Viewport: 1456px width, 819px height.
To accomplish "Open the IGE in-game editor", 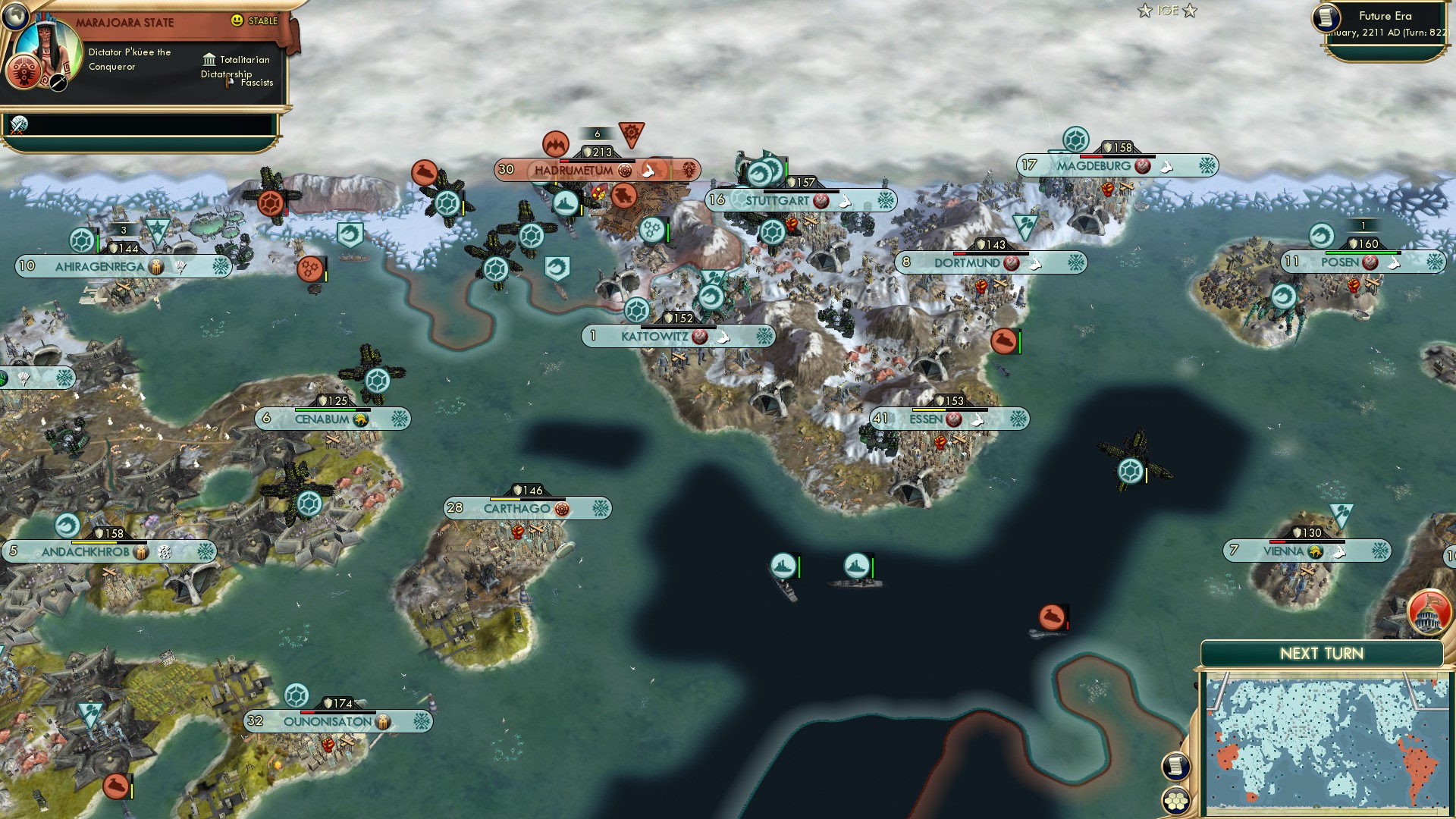I will coord(1167,11).
